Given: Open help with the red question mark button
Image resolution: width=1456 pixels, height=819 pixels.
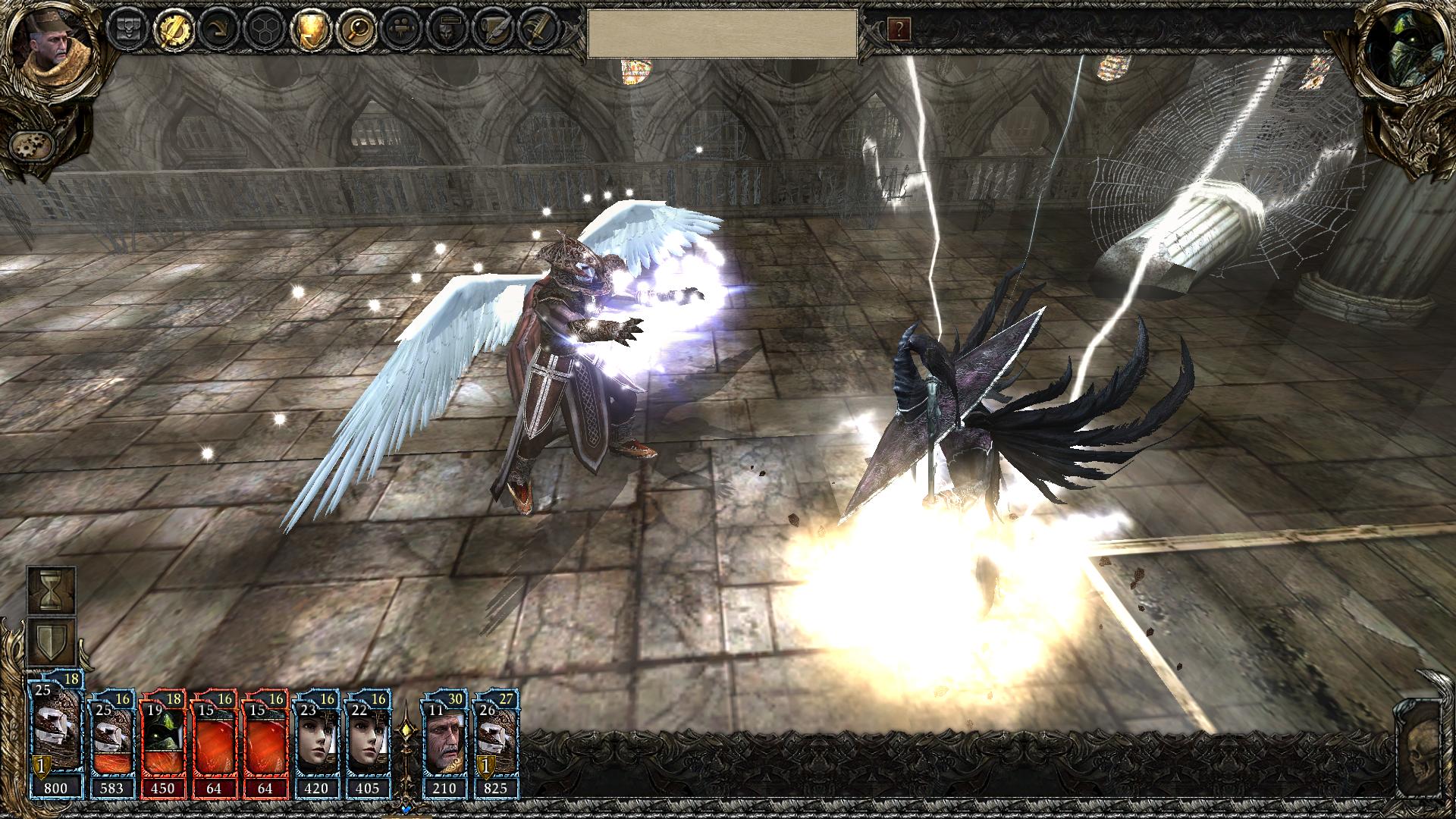Looking at the screenshot, I should click(x=899, y=30).
